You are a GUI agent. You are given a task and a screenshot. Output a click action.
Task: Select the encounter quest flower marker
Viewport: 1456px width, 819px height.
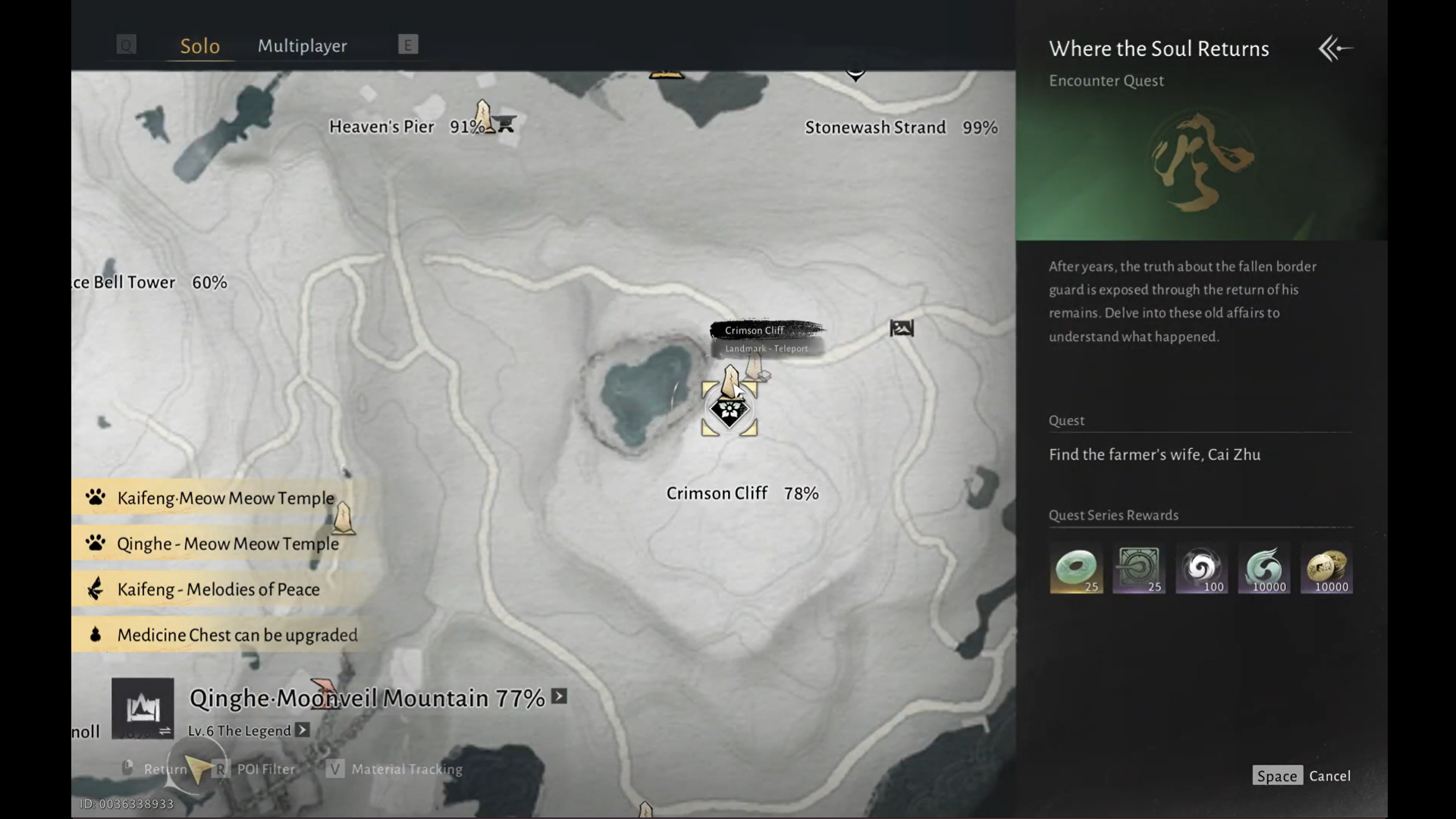tap(730, 411)
